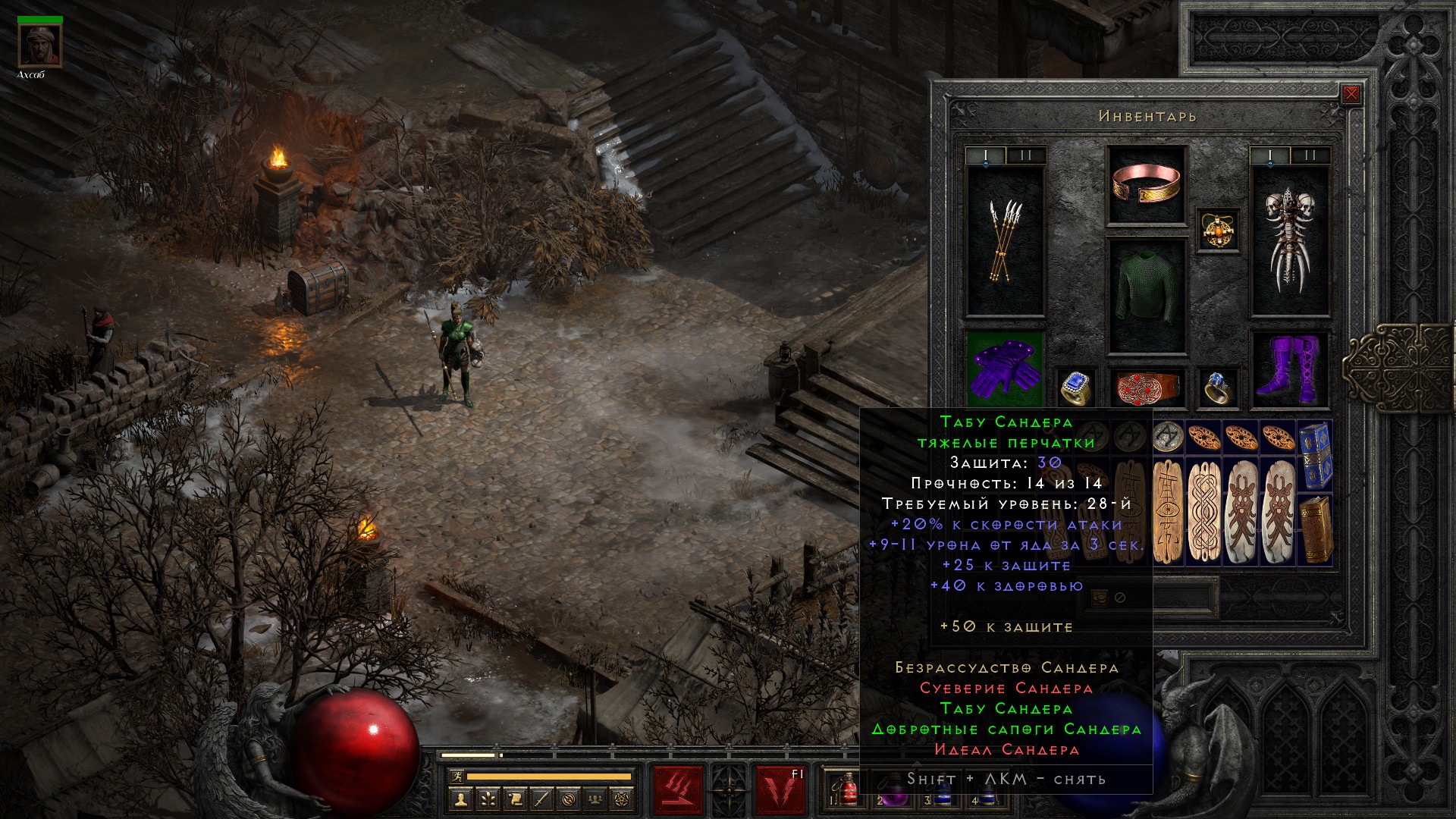Image resolution: width=1456 pixels, height=819 pixels.
Task: Pick up the blue tome in inventory
Action: (x=1316, y=457)
